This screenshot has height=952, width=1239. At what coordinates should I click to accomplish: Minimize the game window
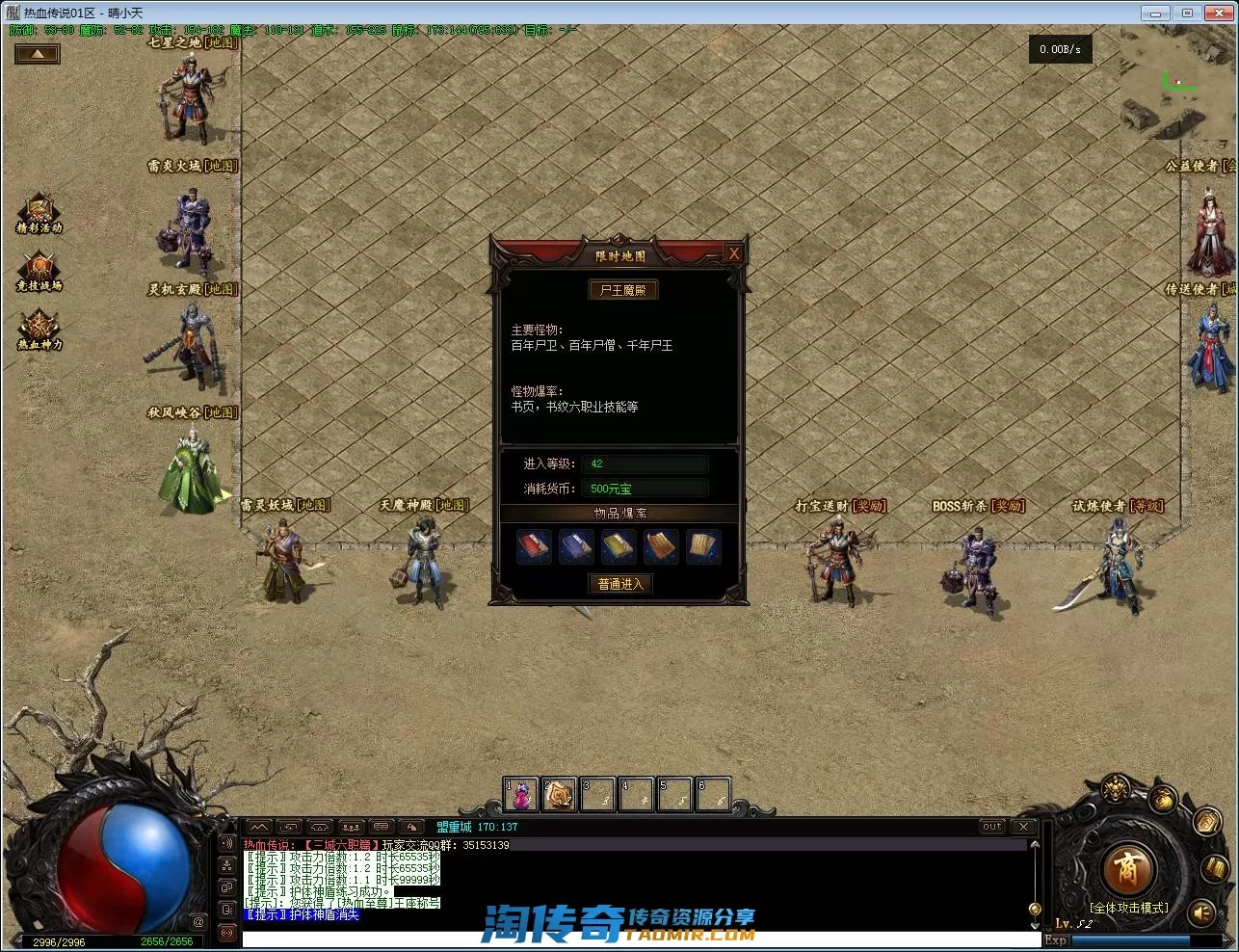coord(1154,13)
